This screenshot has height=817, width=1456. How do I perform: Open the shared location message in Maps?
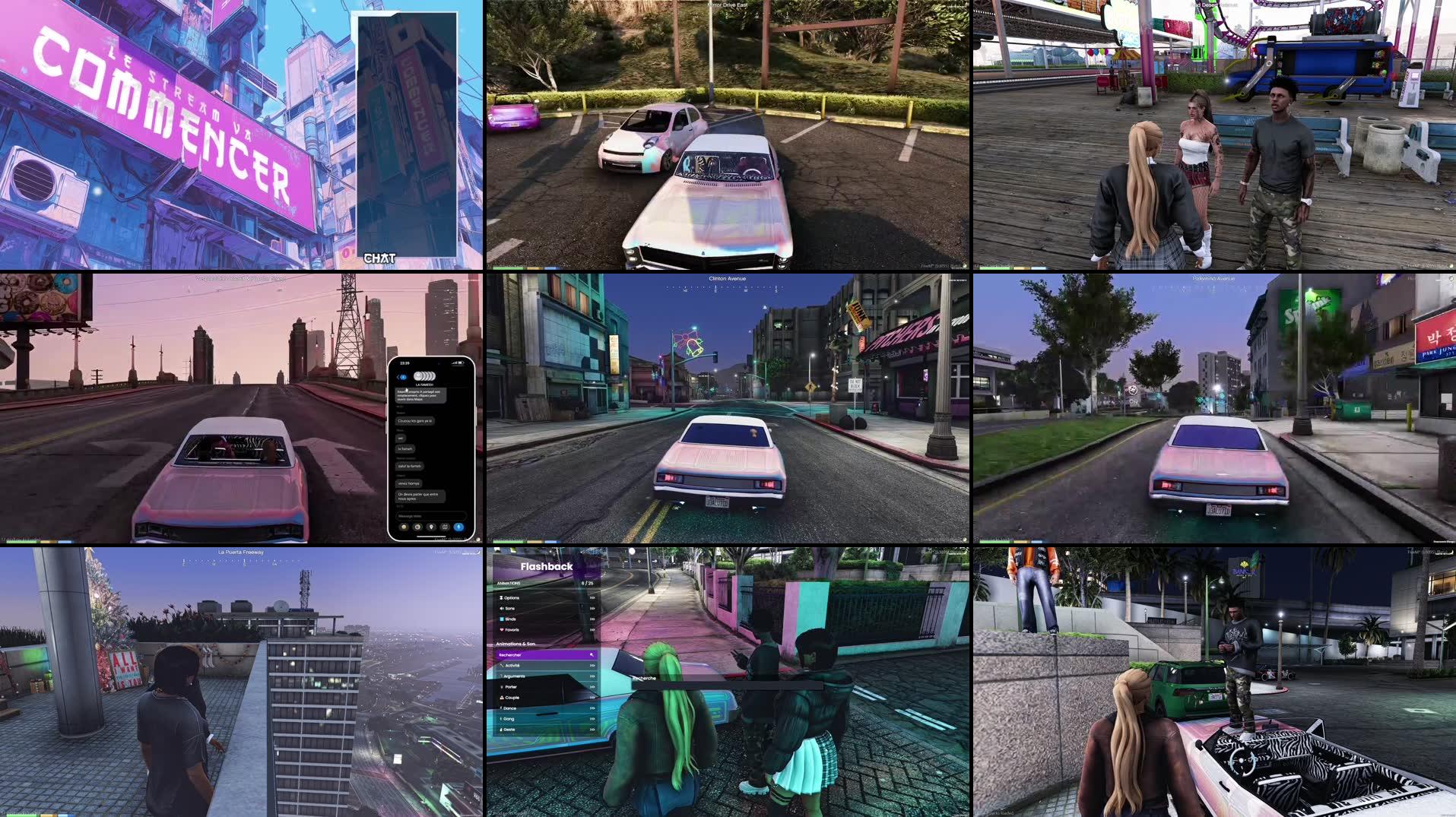coord(421,395)
